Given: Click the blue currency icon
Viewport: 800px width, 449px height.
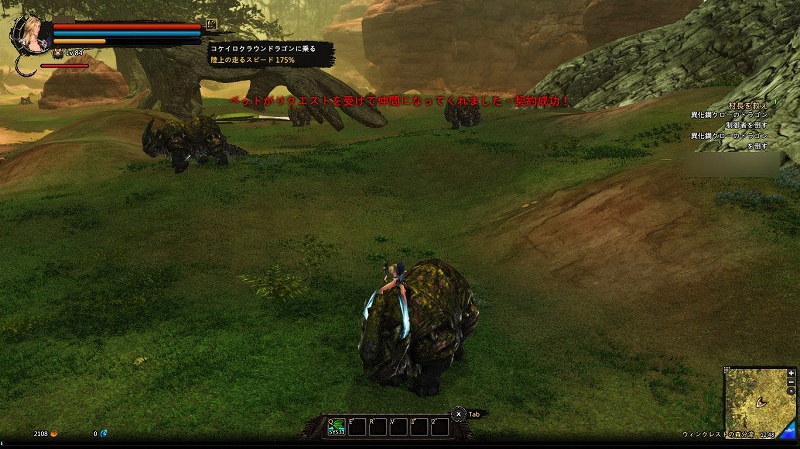Looking at the screenshot, I should pos(103,434).
